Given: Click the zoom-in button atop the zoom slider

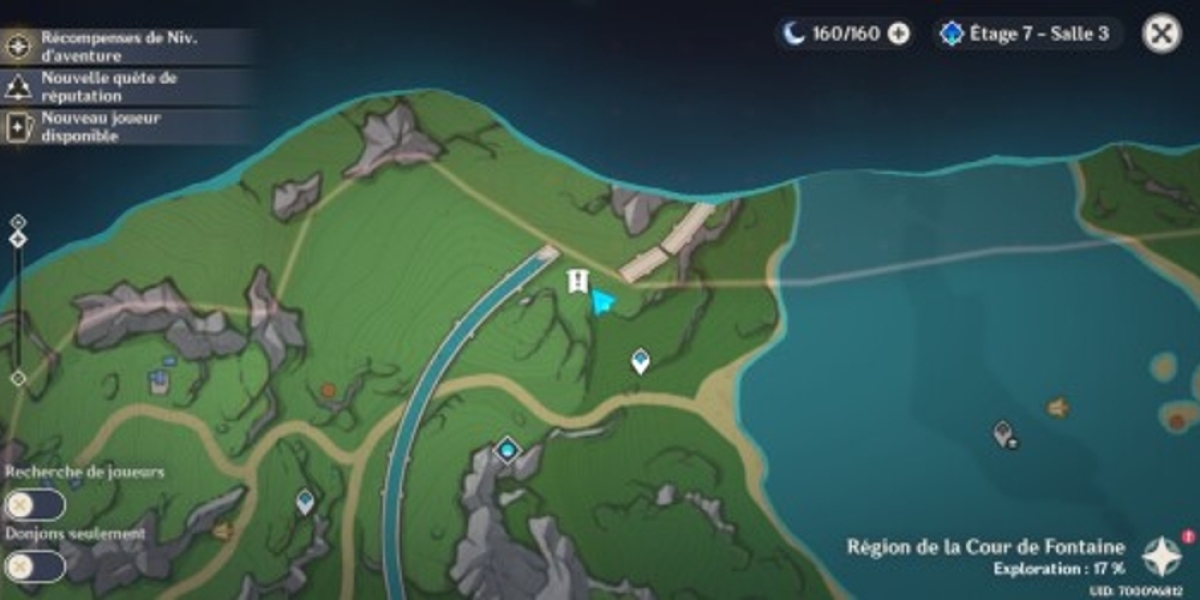Looking at the screenshot, I should click(18, 222).
